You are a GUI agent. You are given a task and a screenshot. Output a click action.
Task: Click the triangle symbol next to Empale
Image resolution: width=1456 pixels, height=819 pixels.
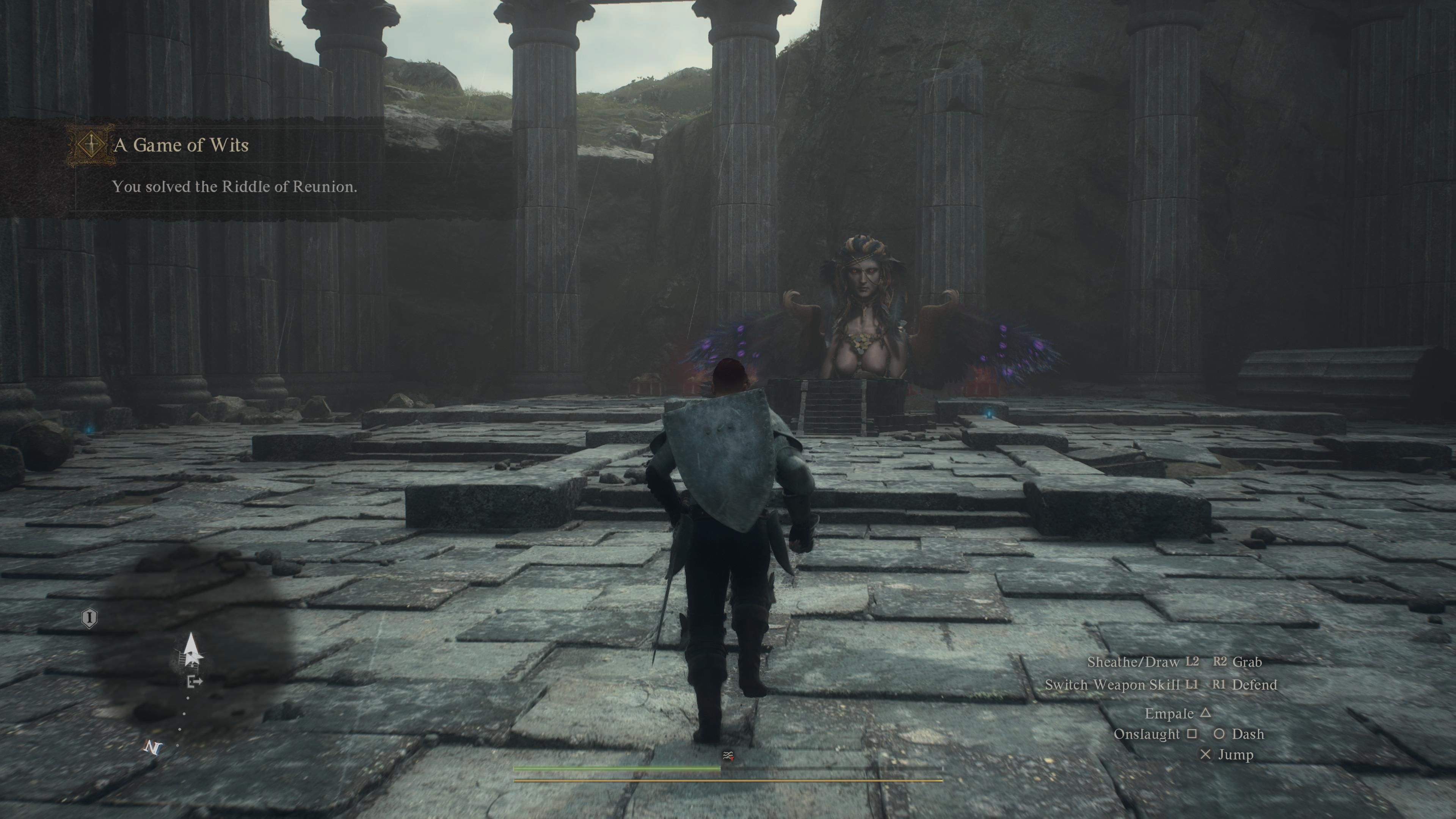click(x=1206, y=714)
